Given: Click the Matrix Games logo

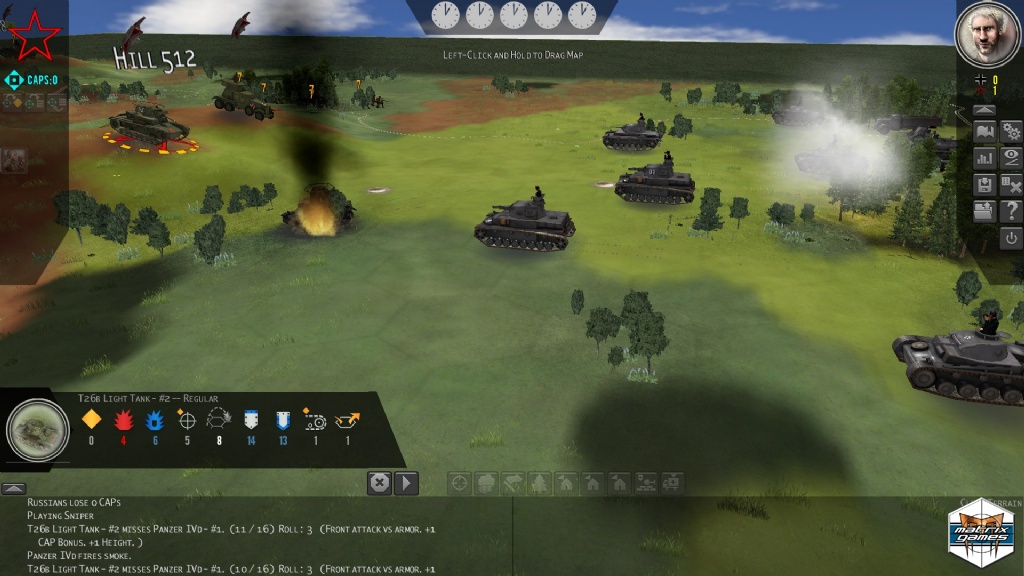Looking at the screenshot, I should point(980,527).
